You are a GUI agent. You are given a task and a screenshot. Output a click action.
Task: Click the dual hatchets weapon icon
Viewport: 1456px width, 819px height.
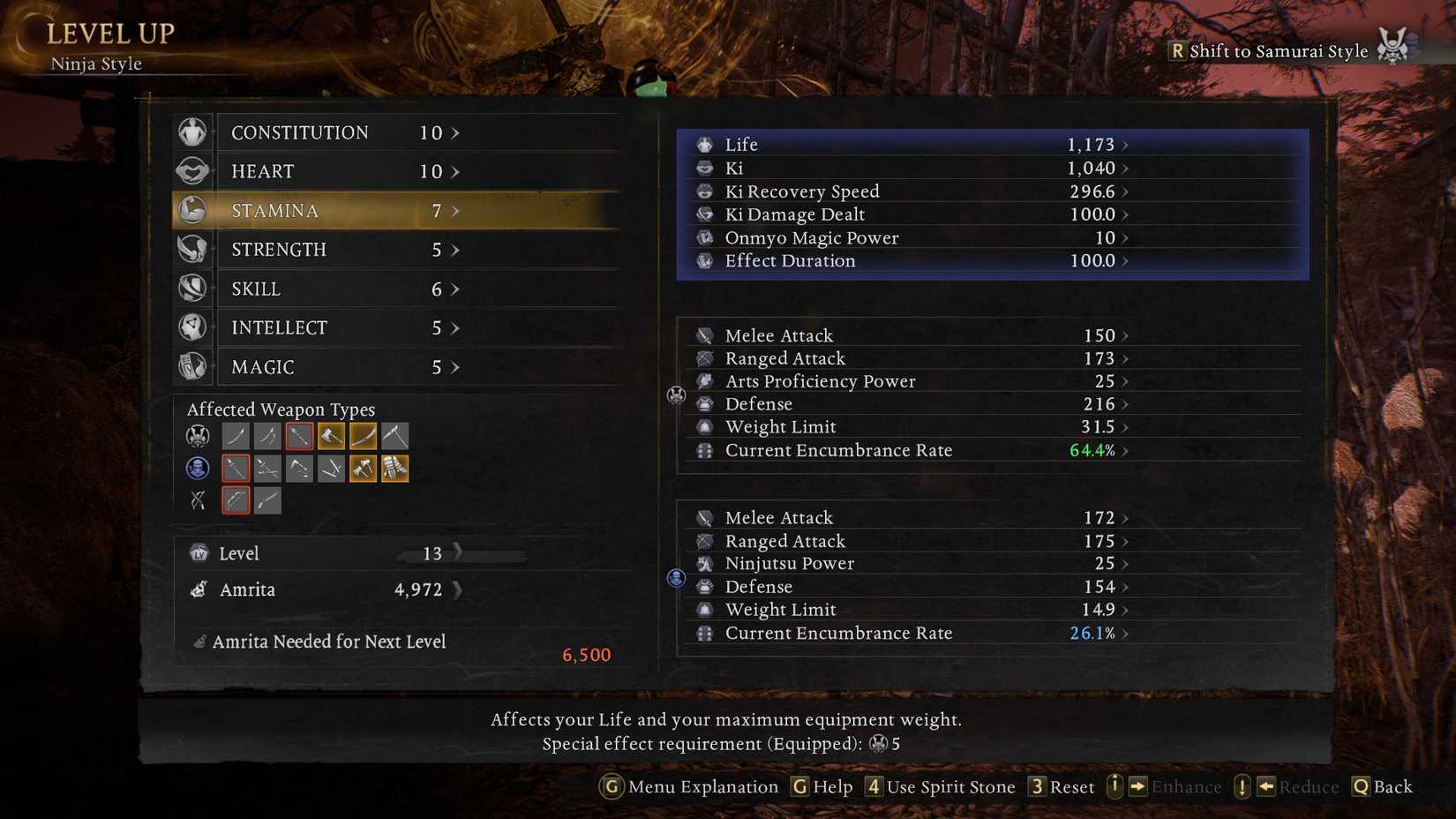click(x=363, y=468)
